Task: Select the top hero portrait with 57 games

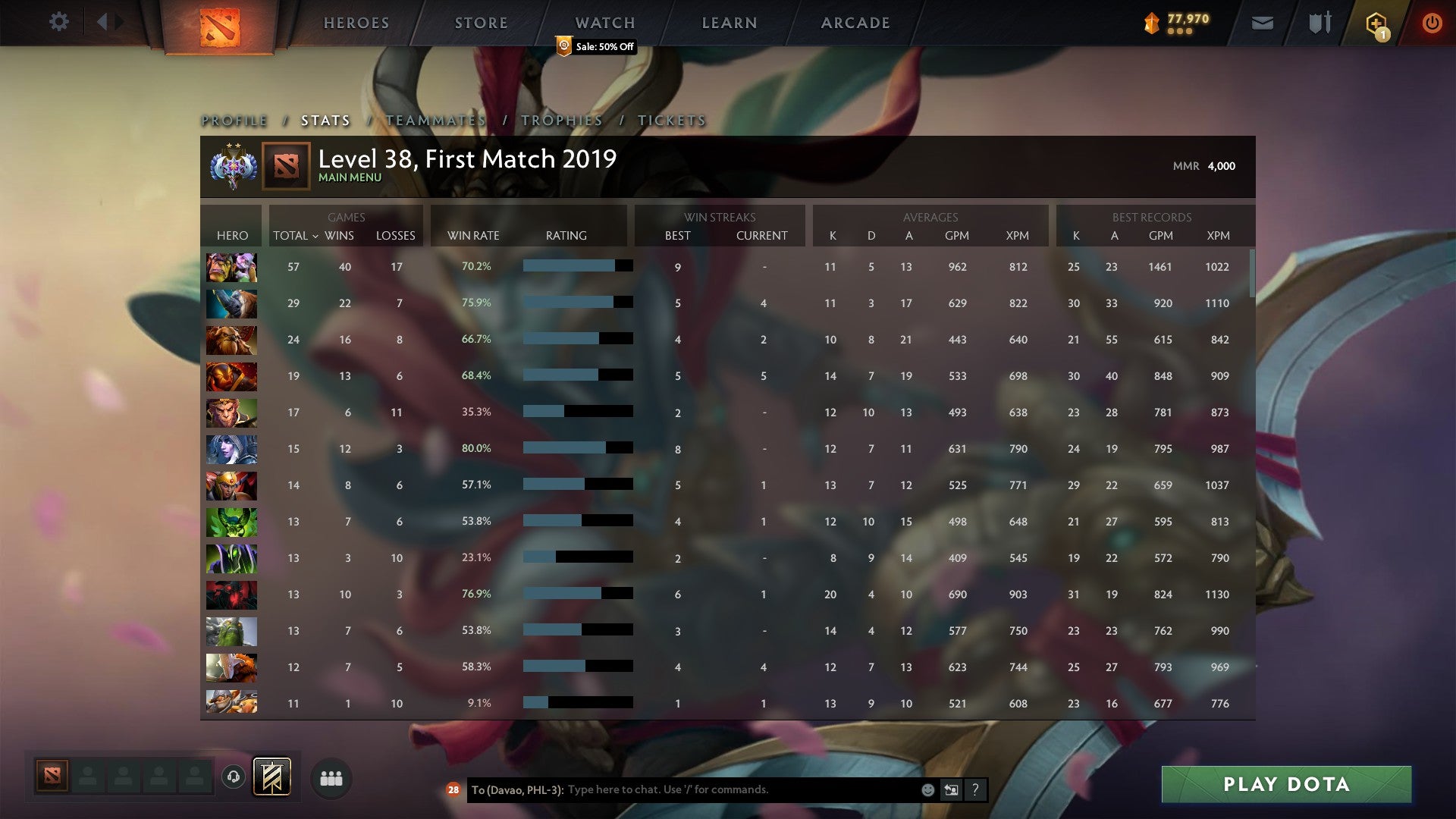Action: point(231,267)
